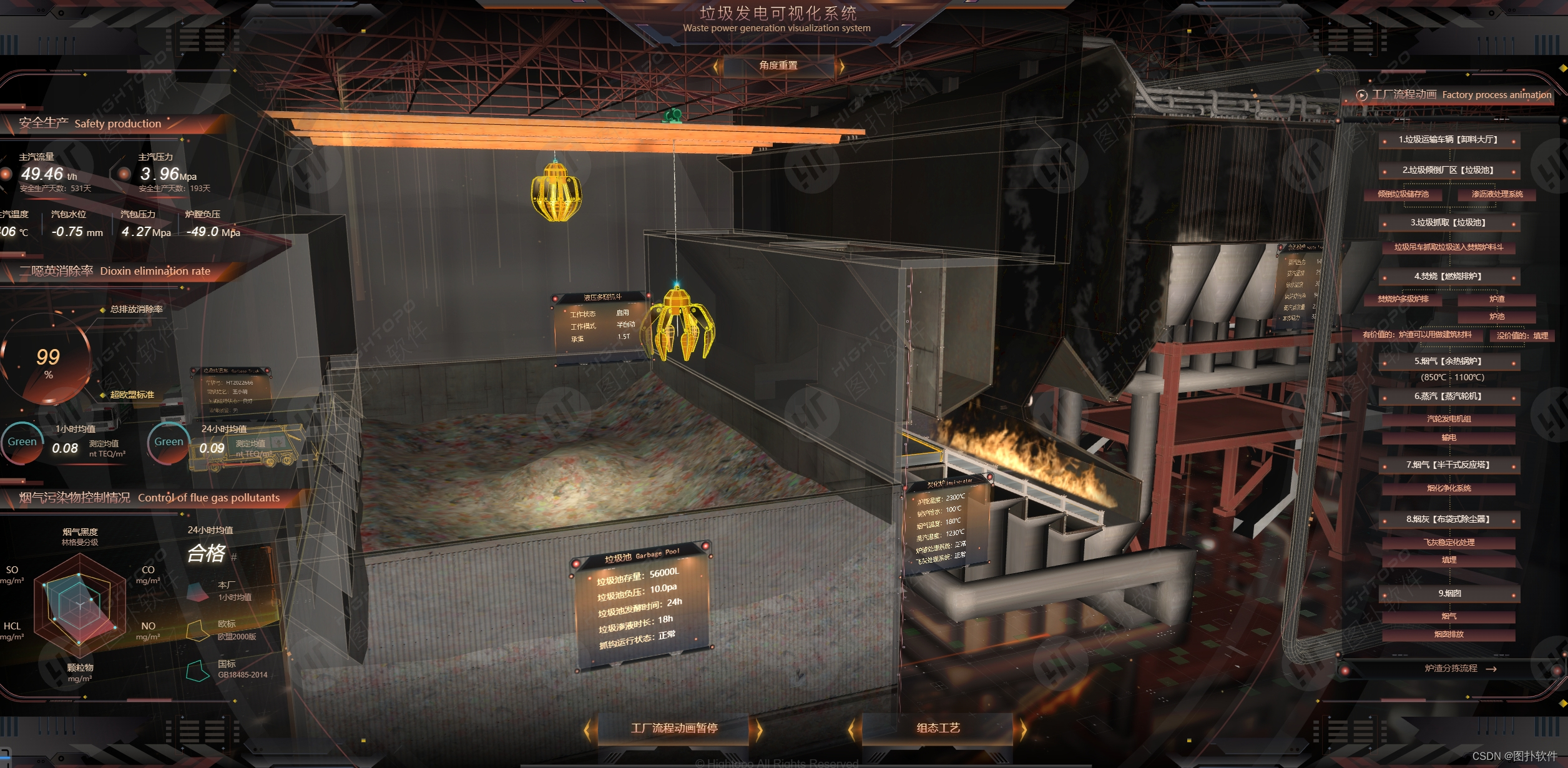Choose step 3.垃圾抓取【垃圾池】

[1448, 223]
